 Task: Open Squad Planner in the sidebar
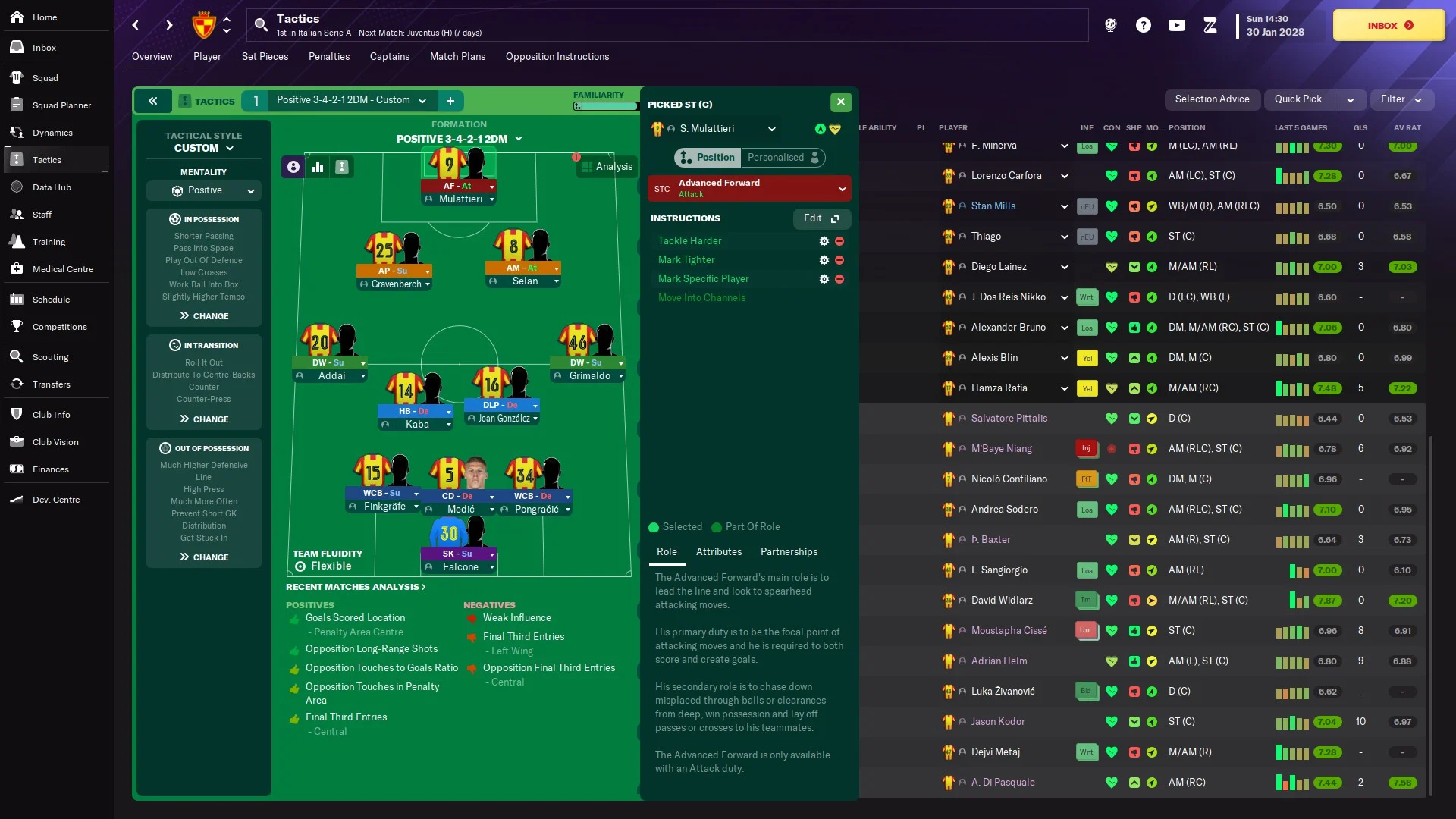click(x=61, y=105)
